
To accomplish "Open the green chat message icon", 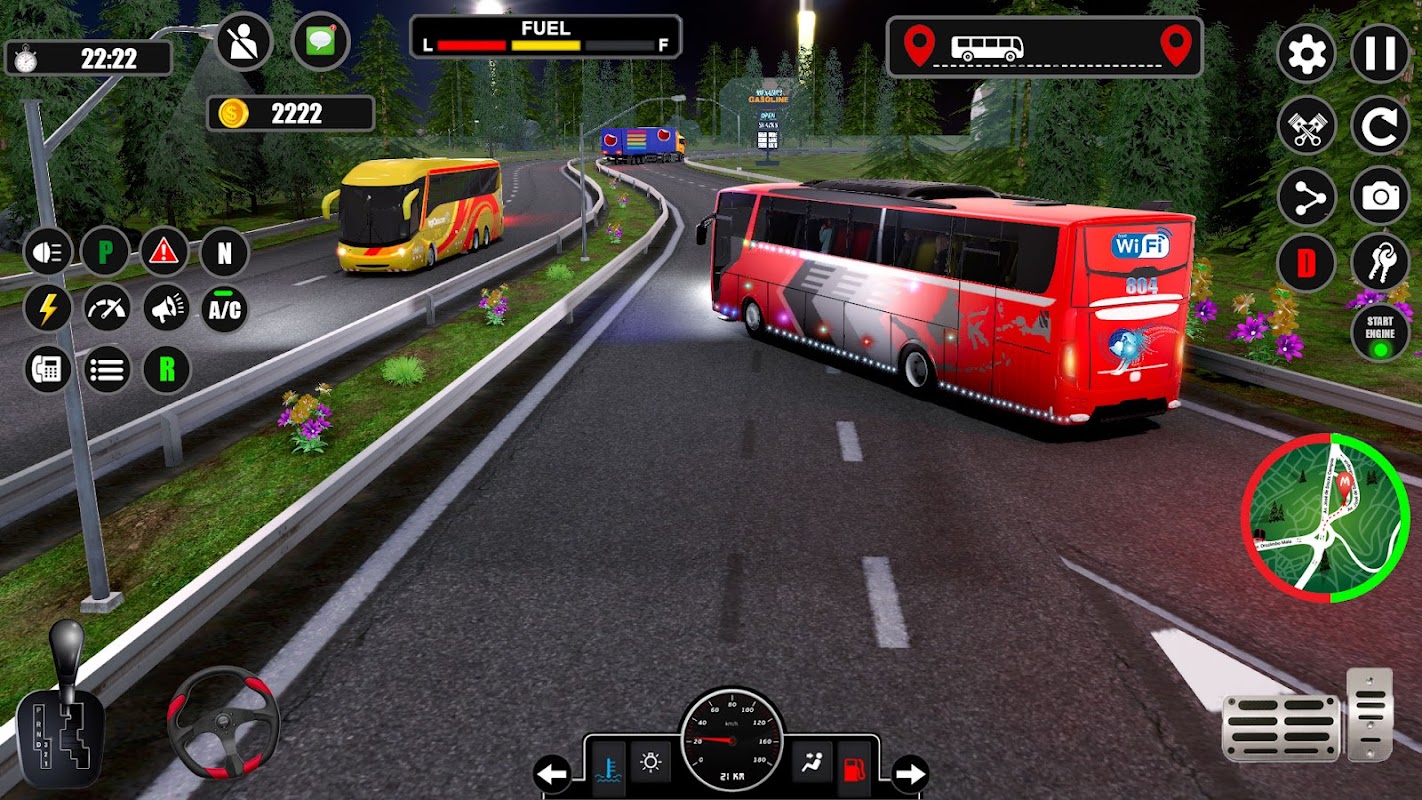I will (x=320, y=42).
